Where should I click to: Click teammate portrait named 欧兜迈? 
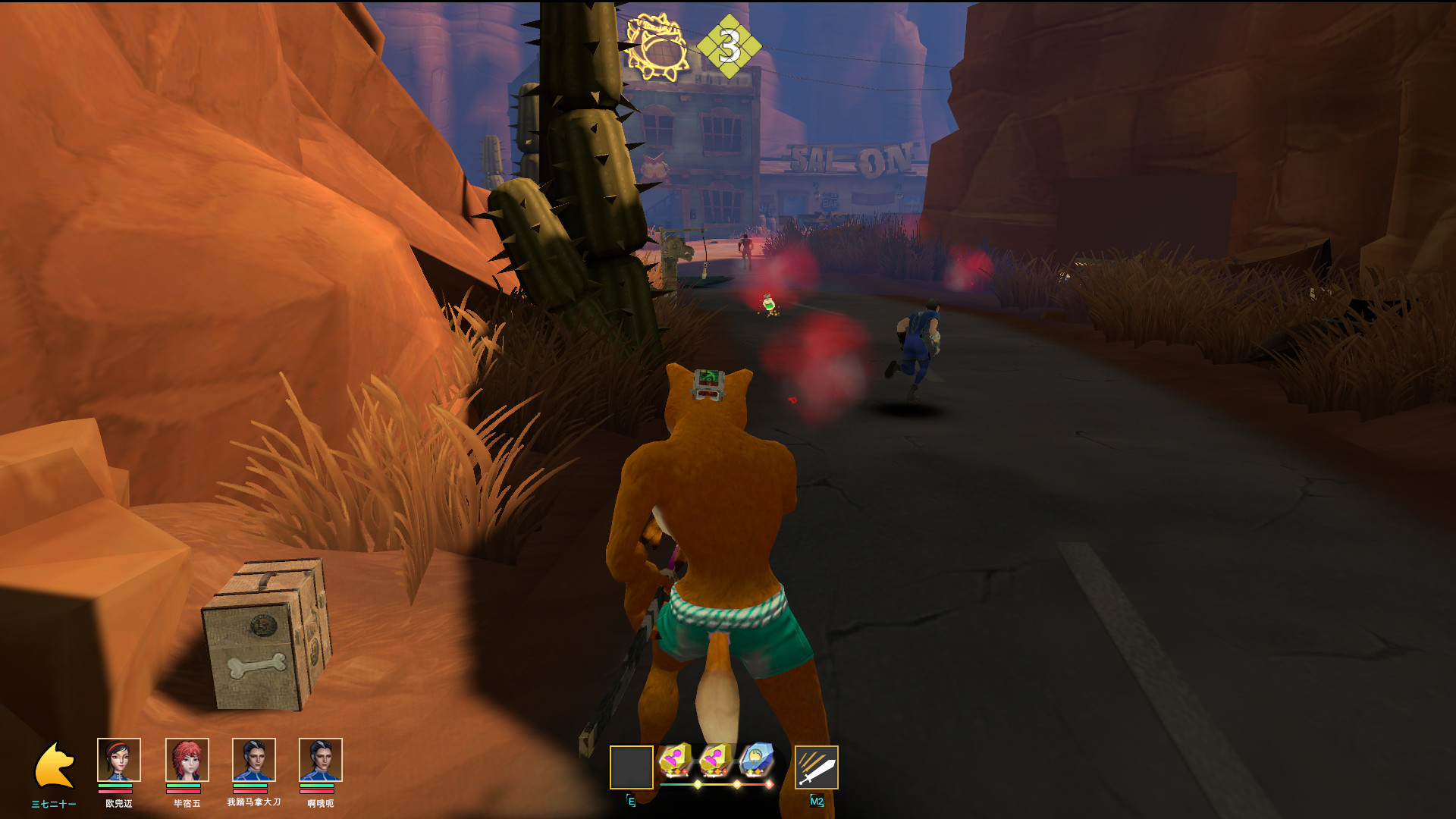119,760
